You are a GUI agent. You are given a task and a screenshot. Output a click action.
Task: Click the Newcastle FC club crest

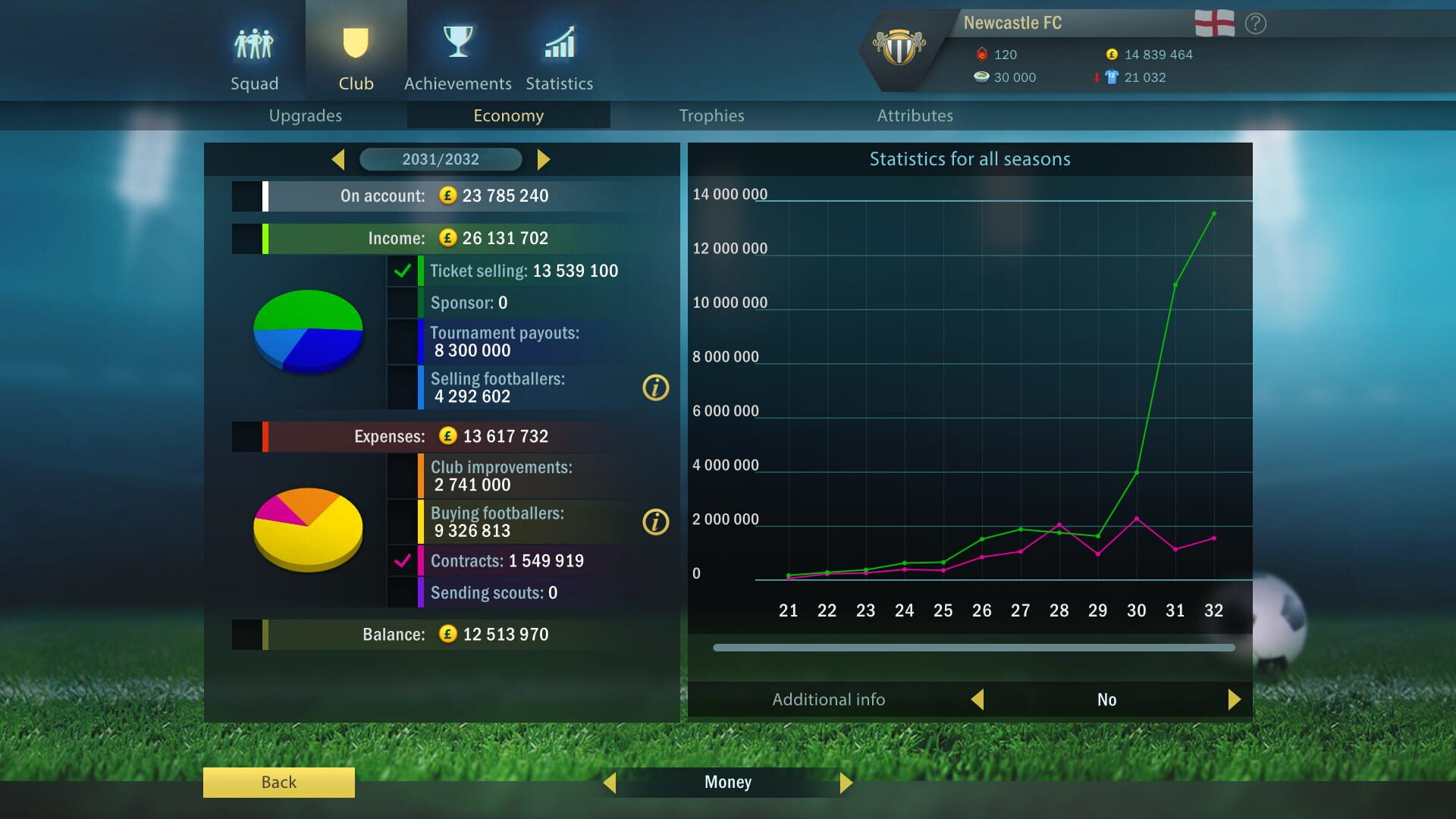[x=899, y=47]
